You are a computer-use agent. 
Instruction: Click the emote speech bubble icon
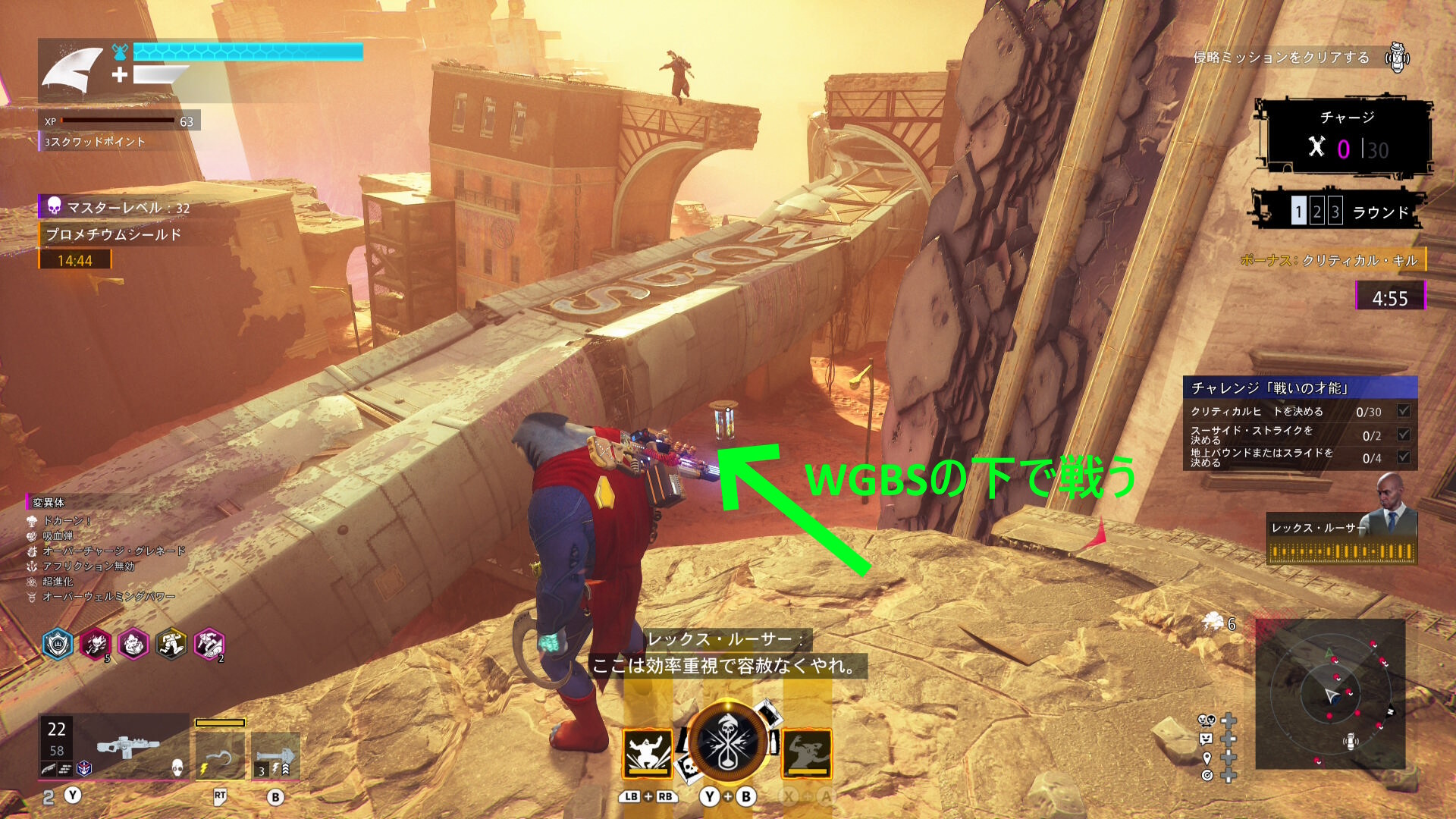click(x=1207, y=739)
